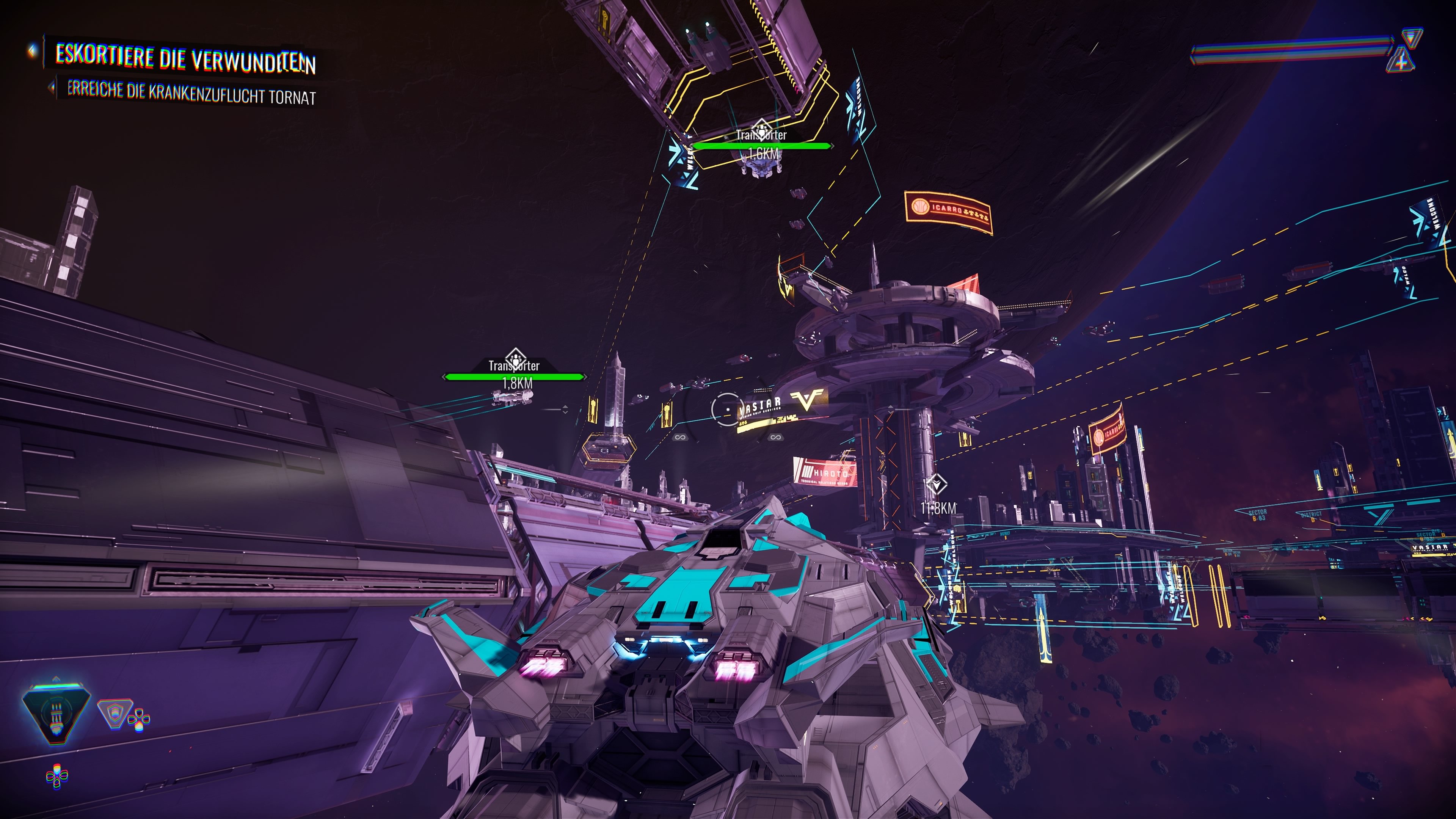Click the objective Erreiche die Krankenzuflucht Tornat
This screenshot has width=1456, height=819.
tap(191, 93)
